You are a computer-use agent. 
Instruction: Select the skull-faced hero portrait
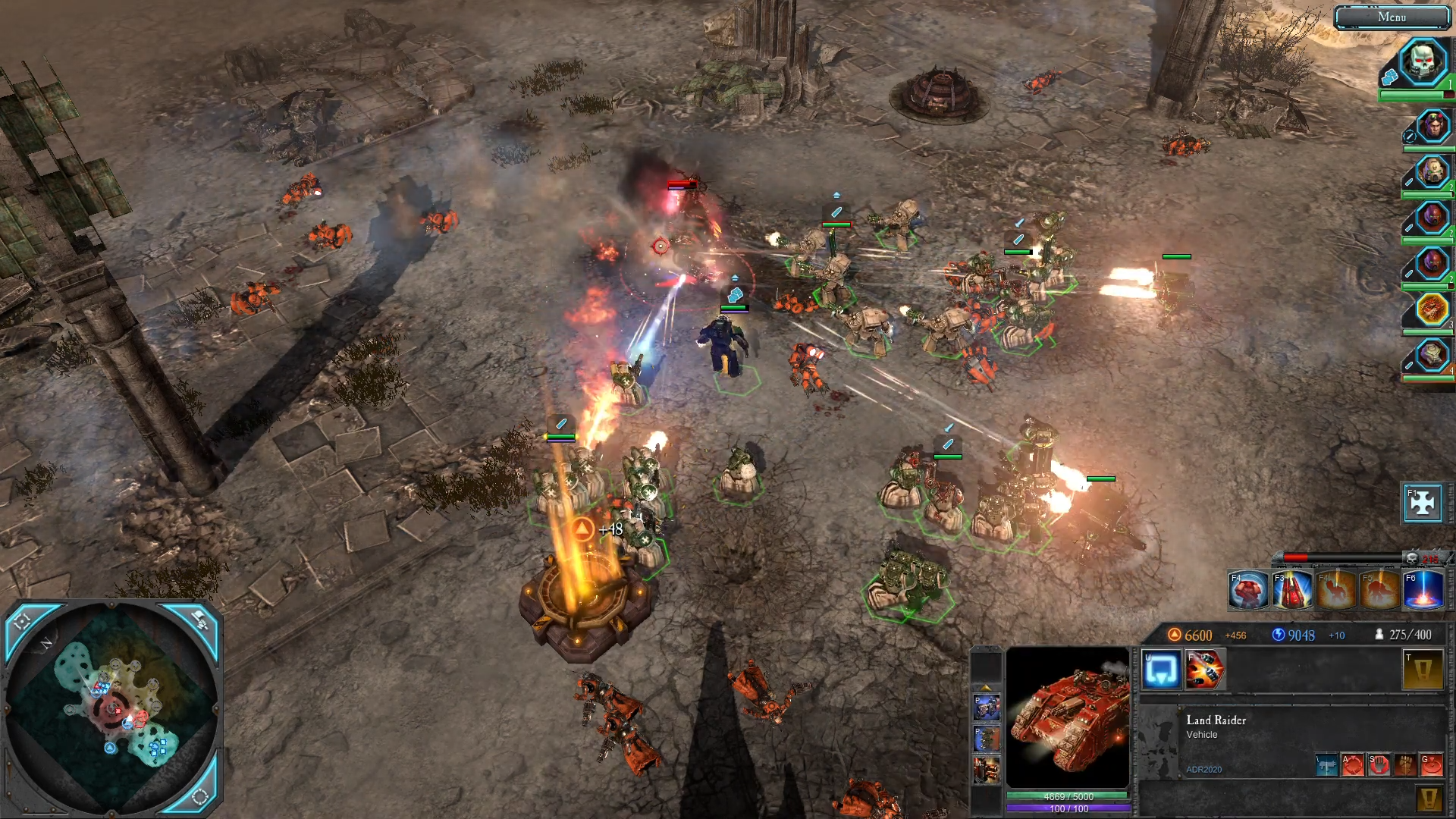tap(1423, 61)
